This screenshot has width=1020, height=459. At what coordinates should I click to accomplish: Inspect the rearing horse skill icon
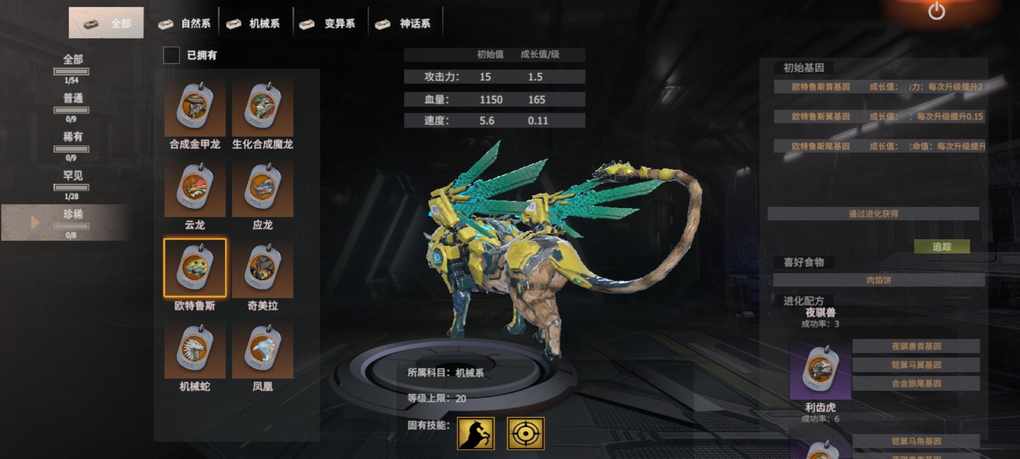point(476,433)
